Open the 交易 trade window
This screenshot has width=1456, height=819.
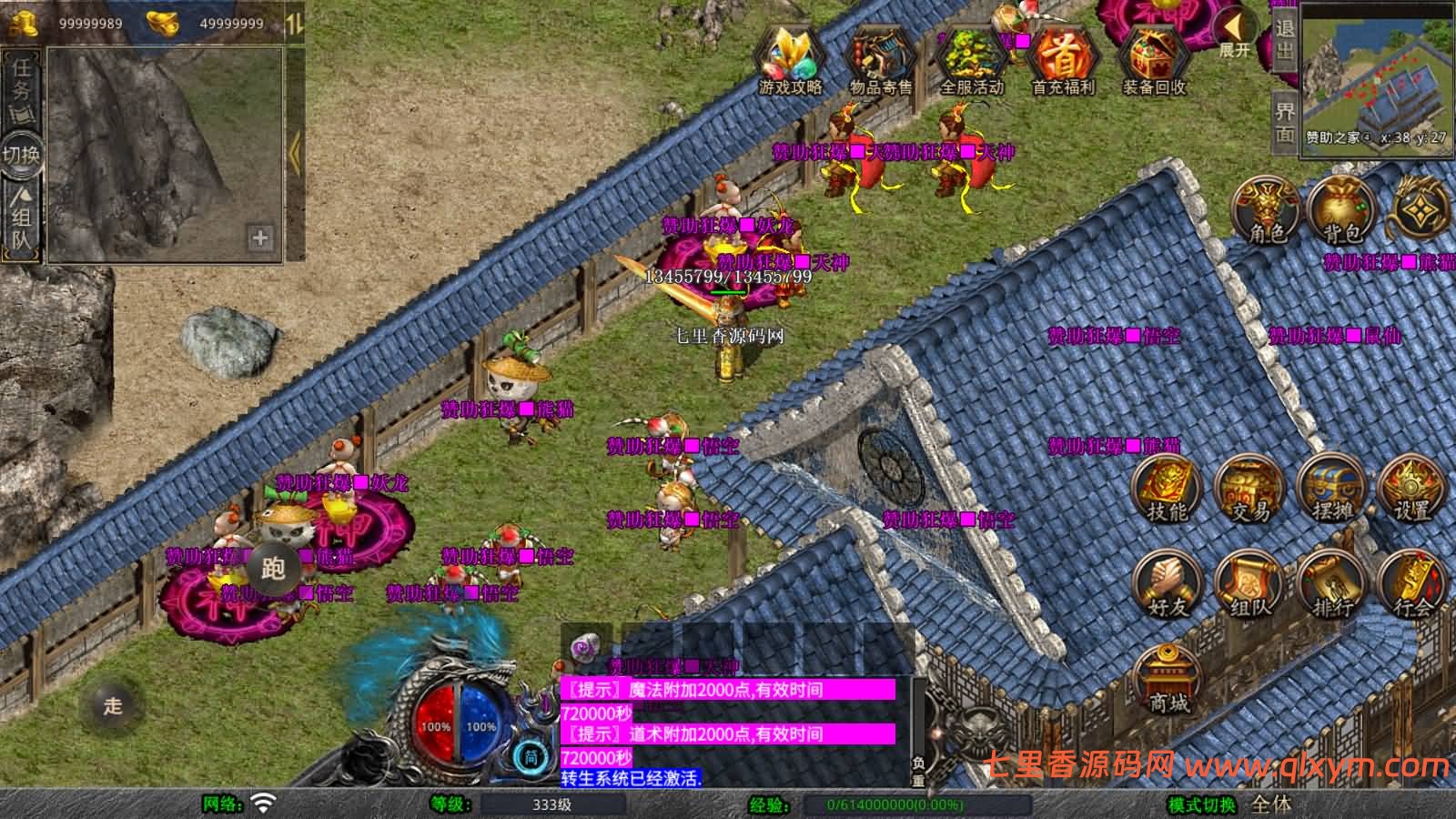[x=1249, y=490]
